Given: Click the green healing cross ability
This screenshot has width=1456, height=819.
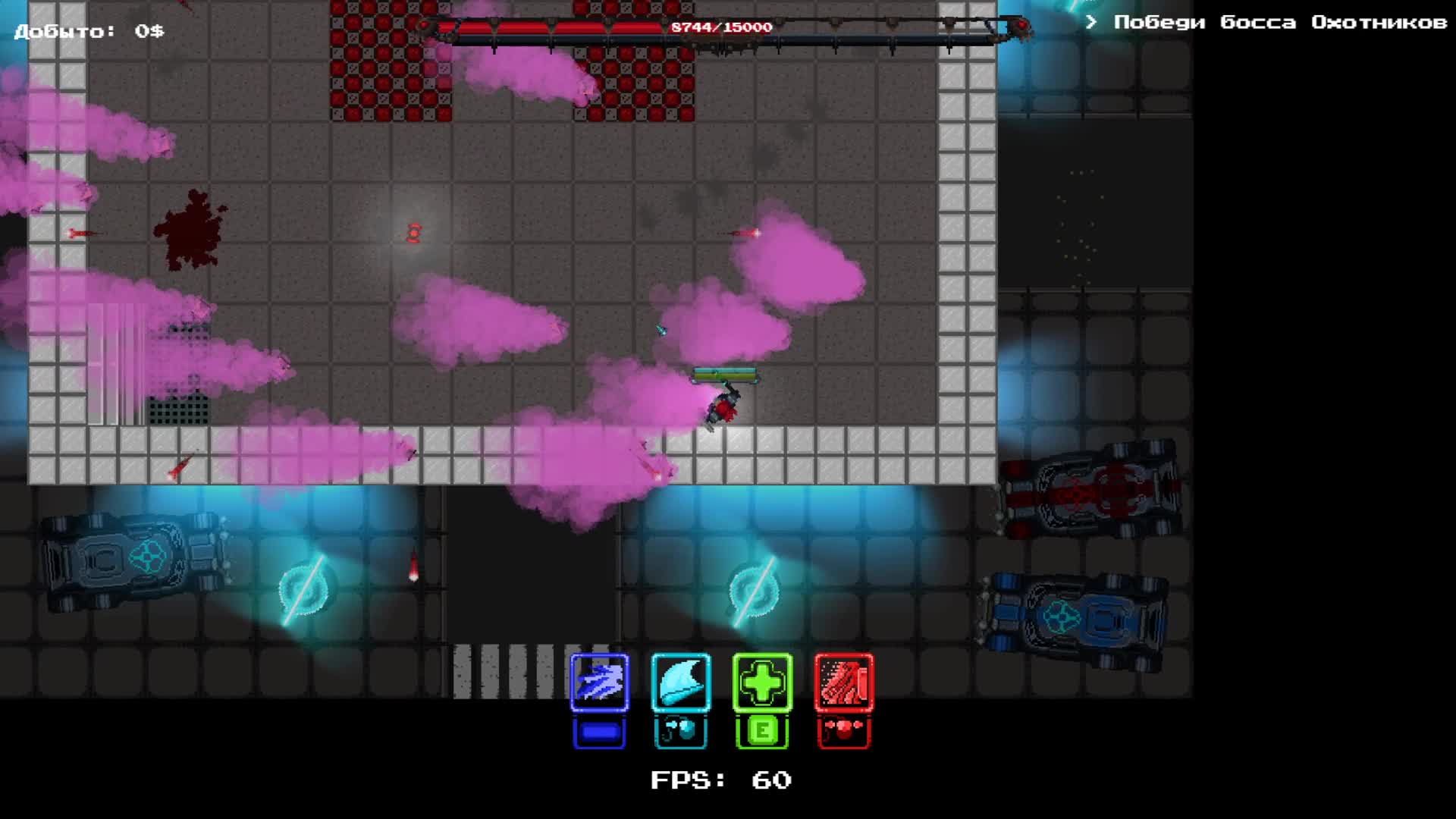Looking at the screenshot, I should (x=761, y=683).
